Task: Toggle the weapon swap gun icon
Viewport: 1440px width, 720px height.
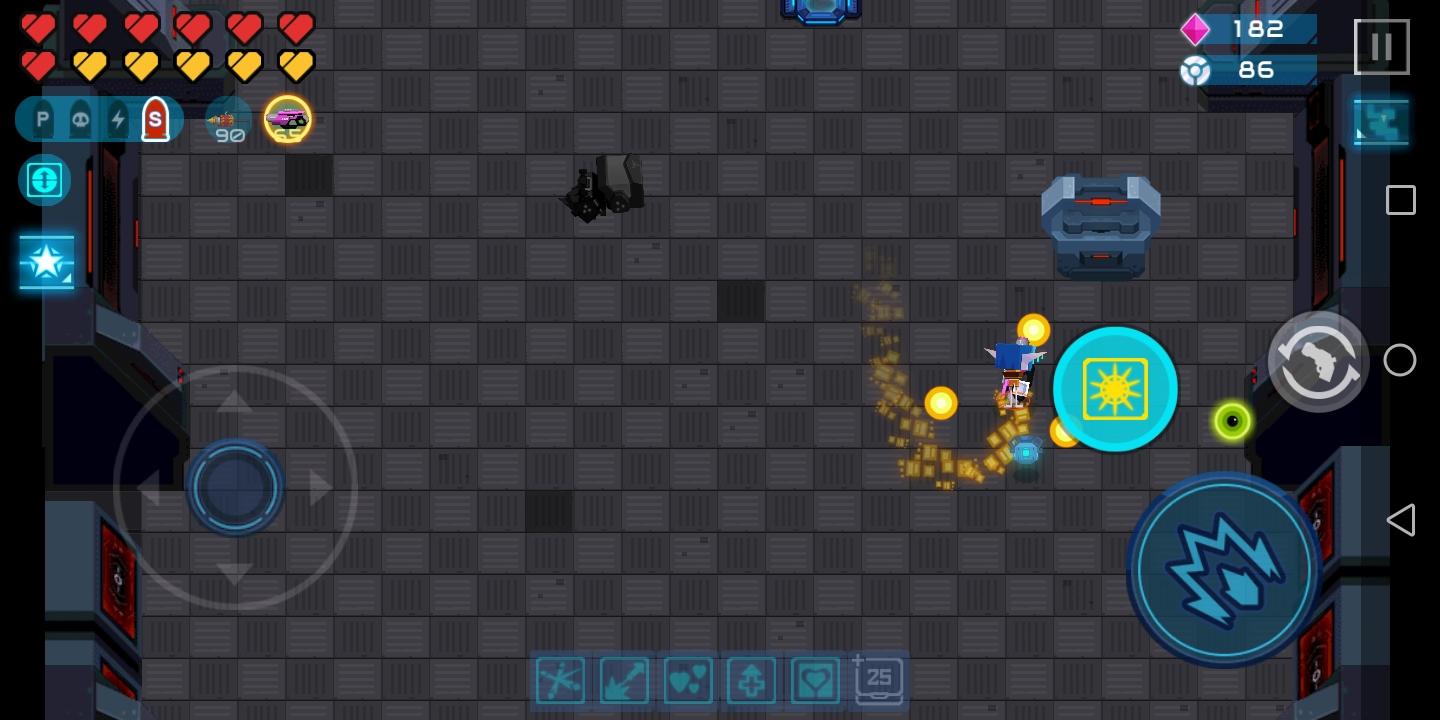Action: [x=1319, y=361]
